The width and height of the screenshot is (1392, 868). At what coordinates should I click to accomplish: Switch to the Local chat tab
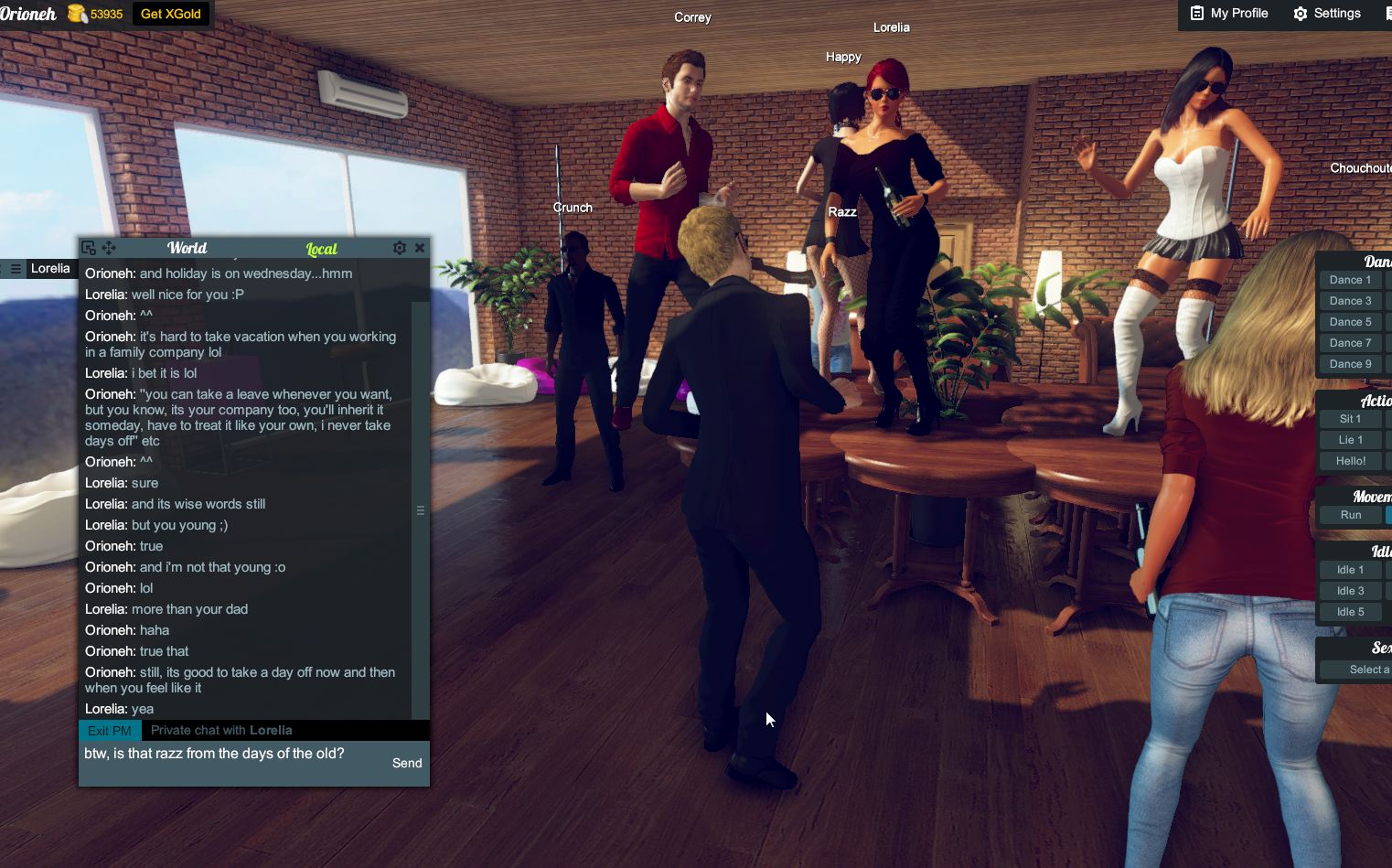[321, 248]
